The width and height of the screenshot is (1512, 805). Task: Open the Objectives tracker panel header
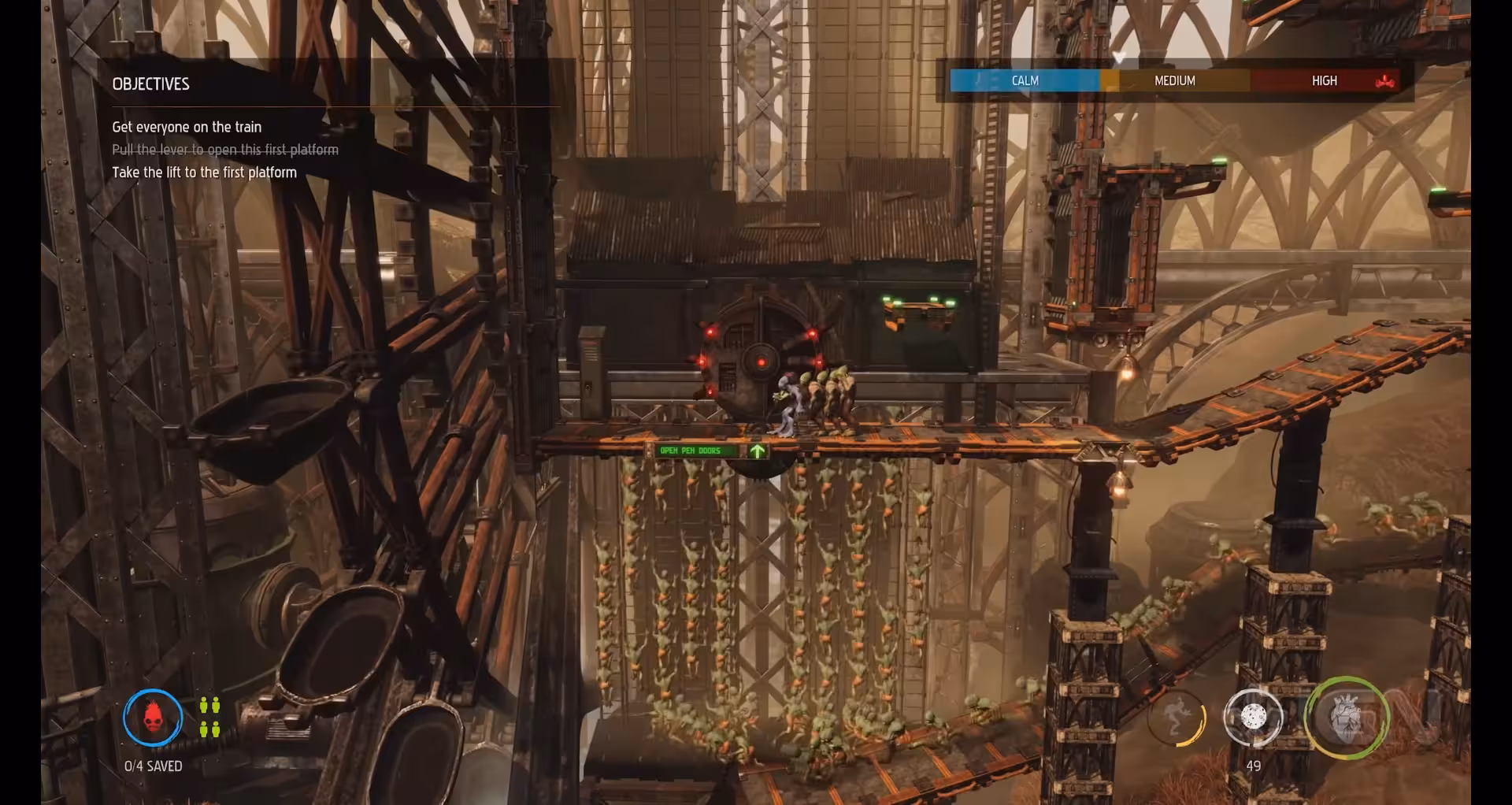click(151, 84)
